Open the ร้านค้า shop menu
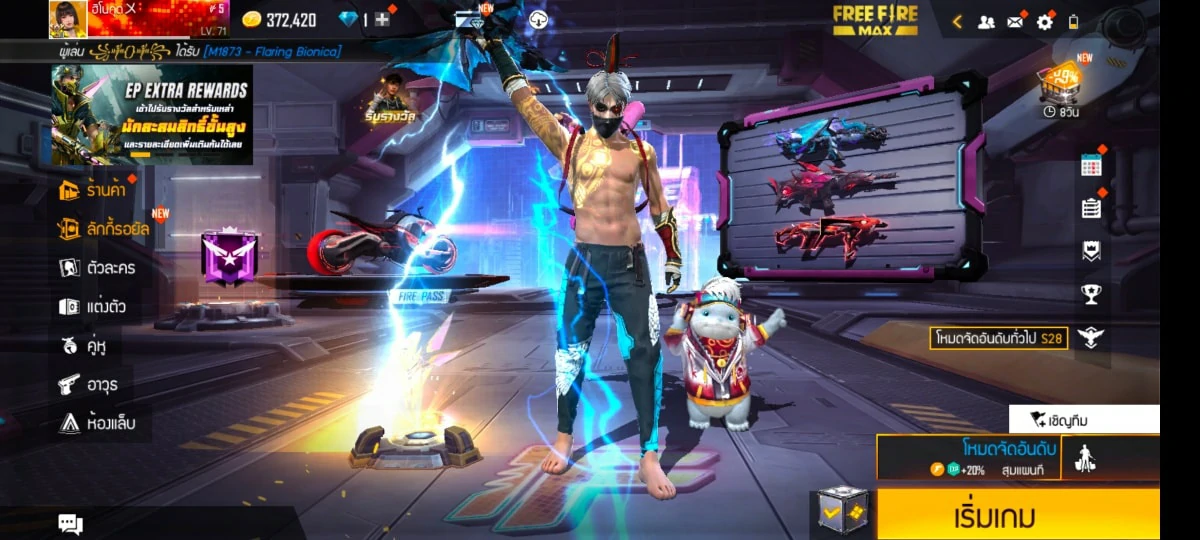This screenshot has height=540, width=1200. pos(96,190)
